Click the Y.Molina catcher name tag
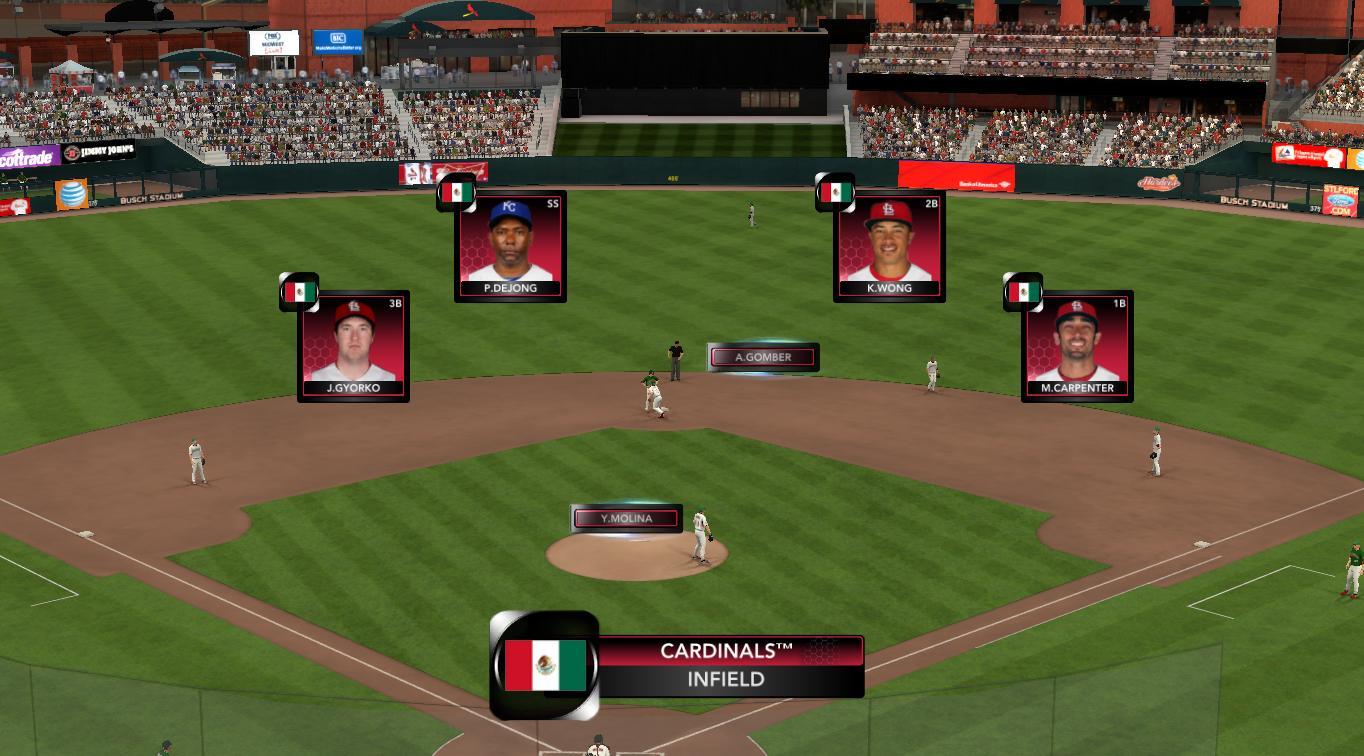The height and width of the screenshot is (756, 1364). point(627,519)
